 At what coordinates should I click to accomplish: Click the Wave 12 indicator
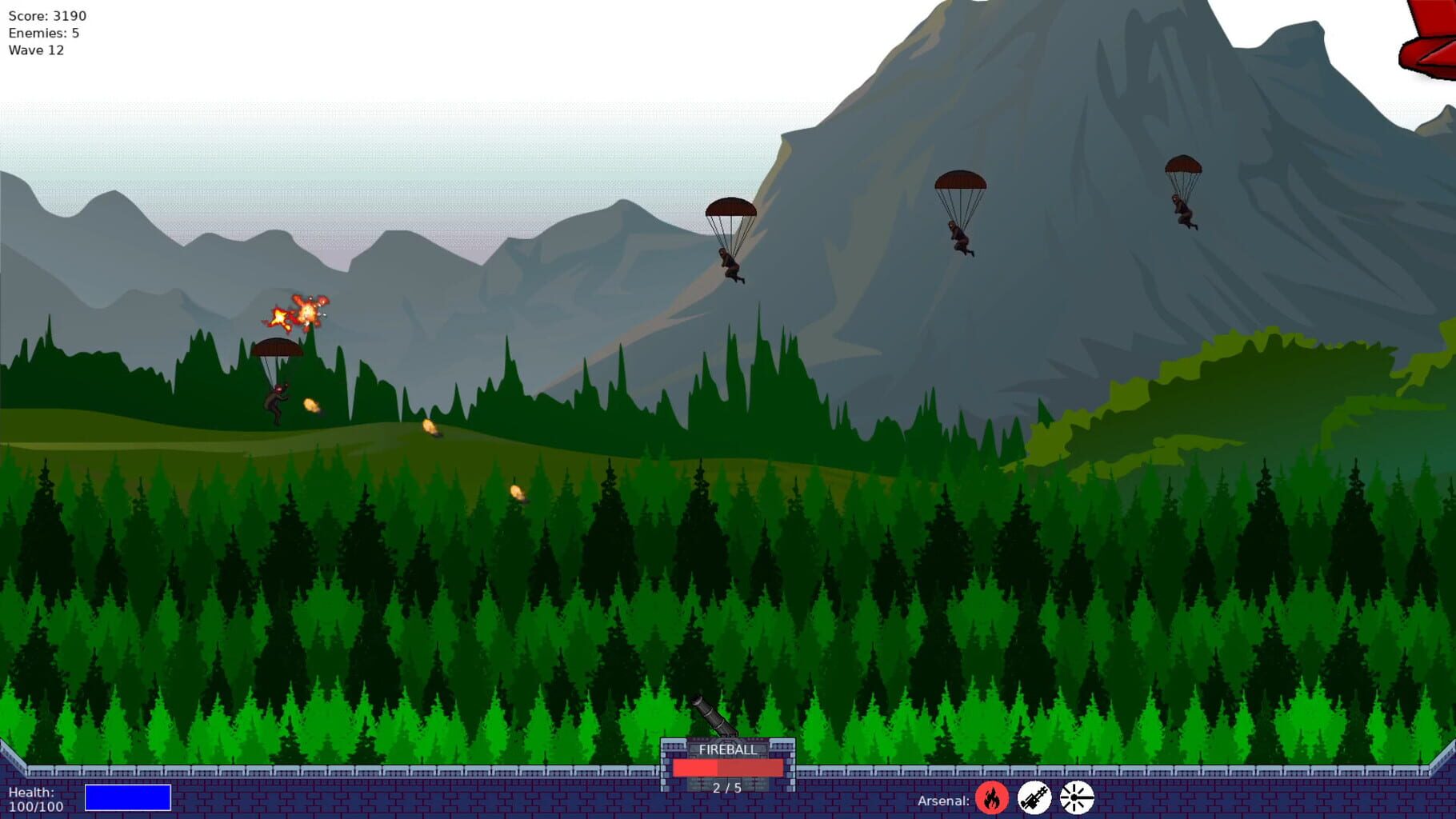pyautogui.click(x=36, y=50)
